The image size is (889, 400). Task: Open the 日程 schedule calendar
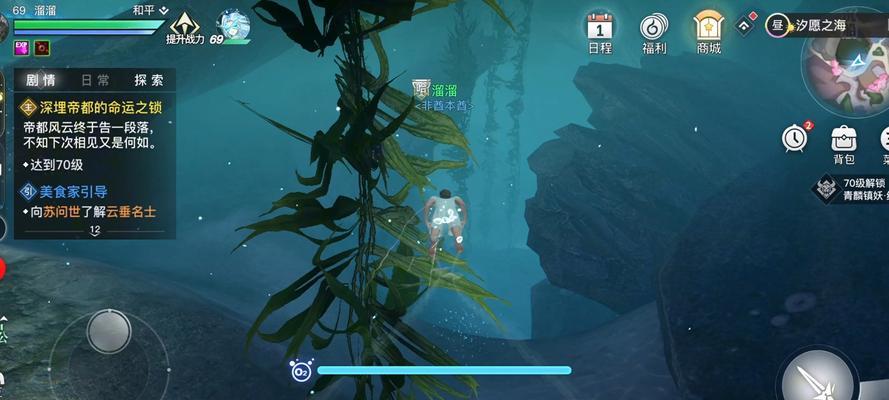[600, 31]
